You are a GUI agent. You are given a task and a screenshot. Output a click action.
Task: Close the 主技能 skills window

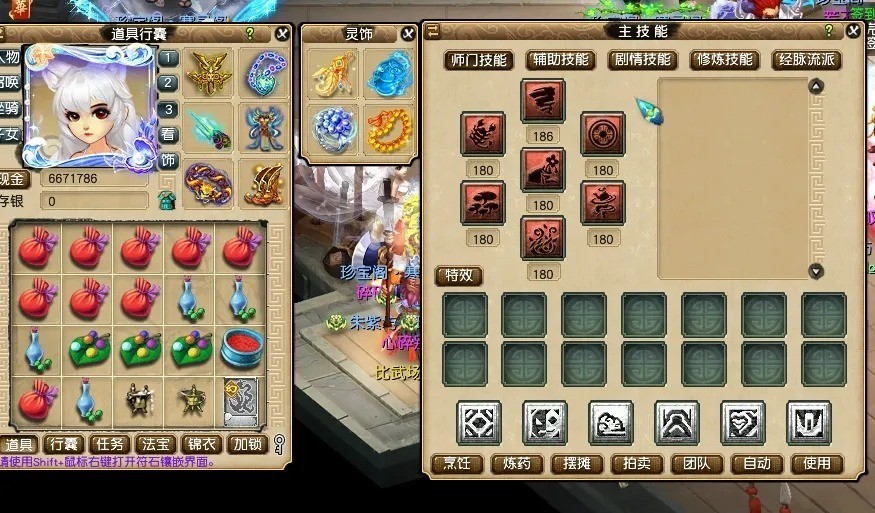[853, 31]
